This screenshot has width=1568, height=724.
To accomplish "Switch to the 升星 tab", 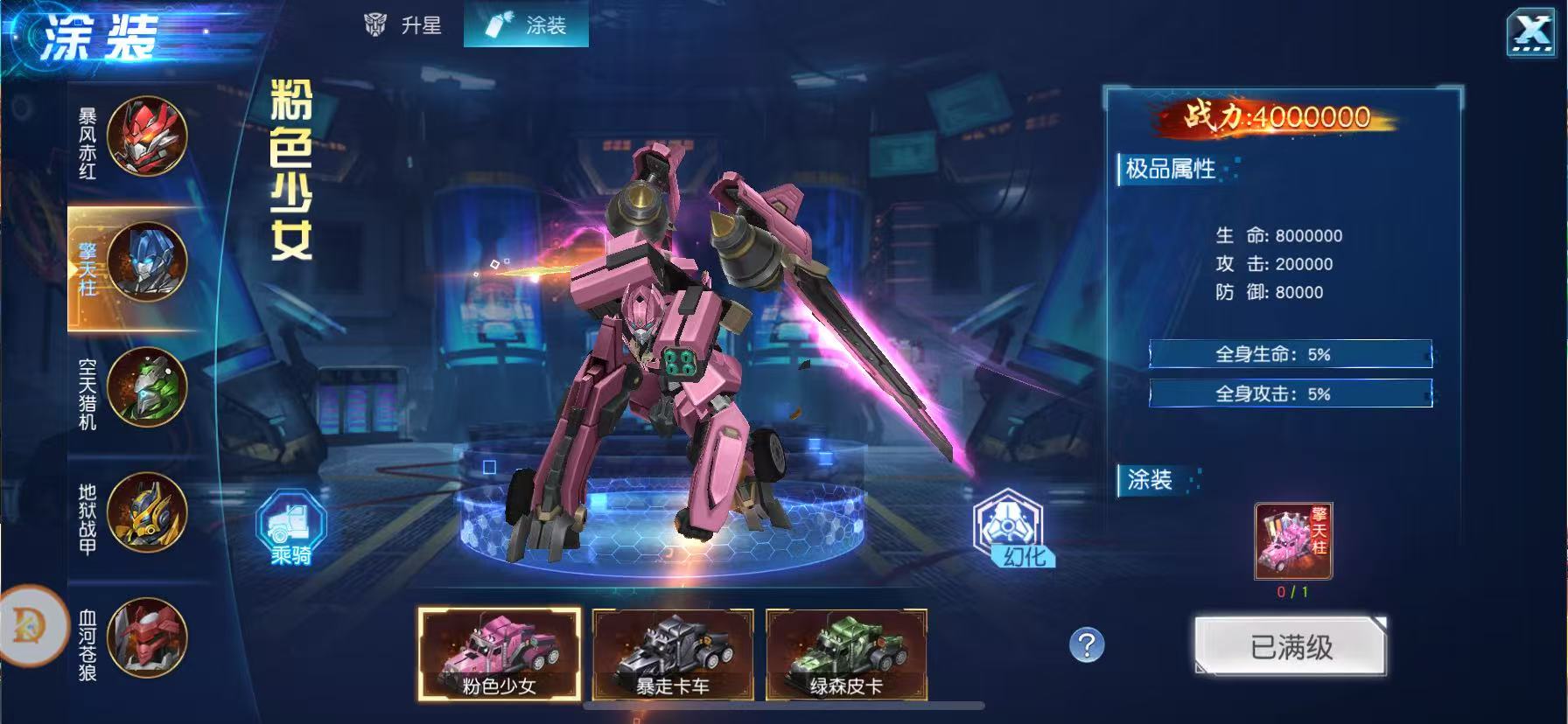I will pos(403,25).
